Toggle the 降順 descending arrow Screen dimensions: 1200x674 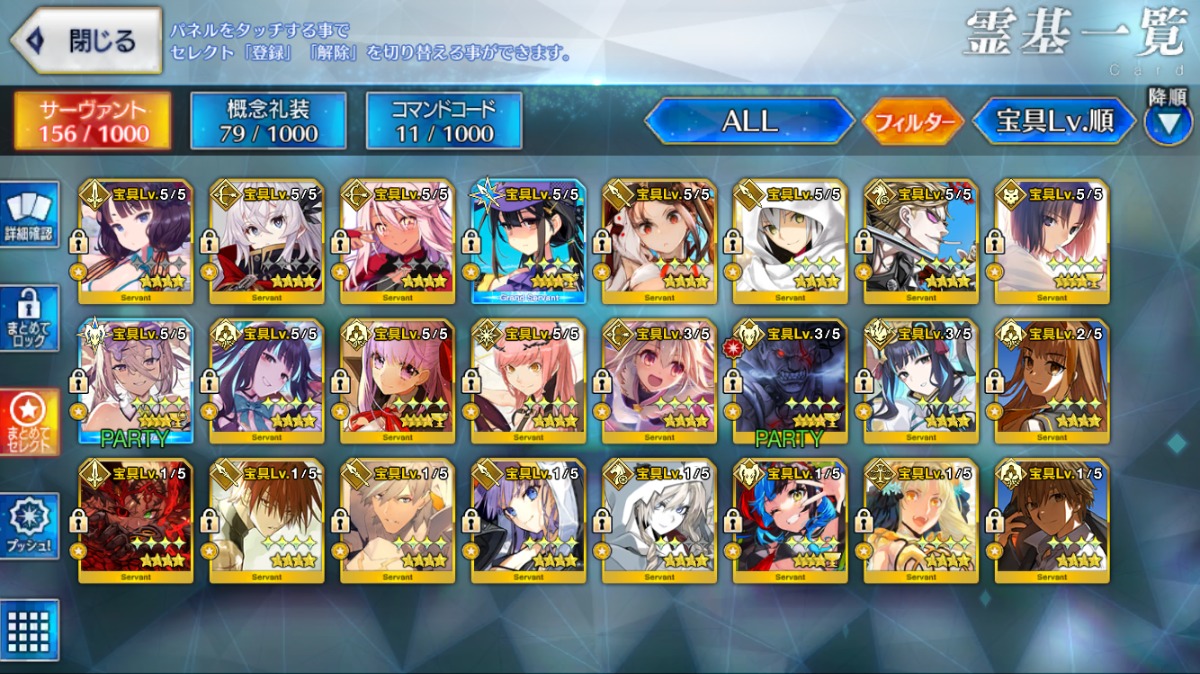pos(1167,122)
